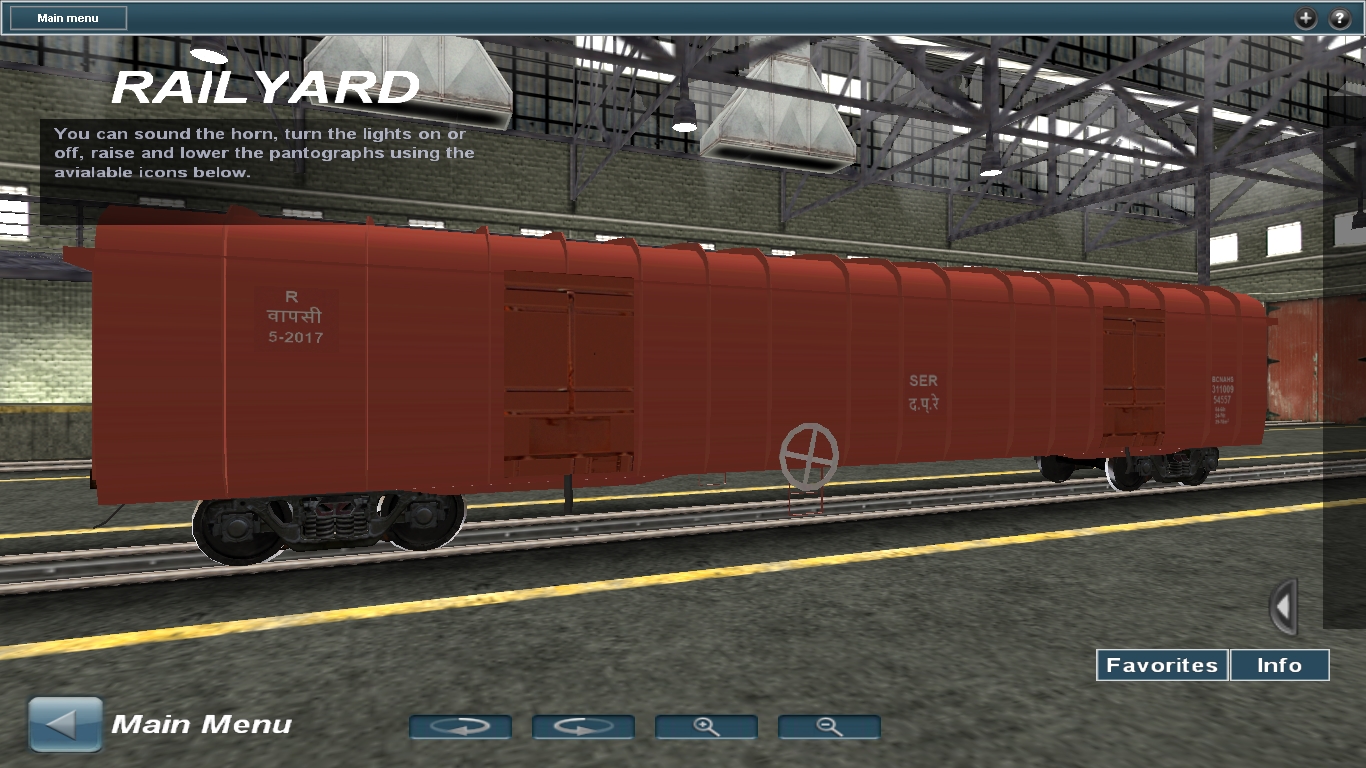Click the zoom-in magnifier icon
The height and width of the screenshot is (768, 1366).
[x=706, y=727]
